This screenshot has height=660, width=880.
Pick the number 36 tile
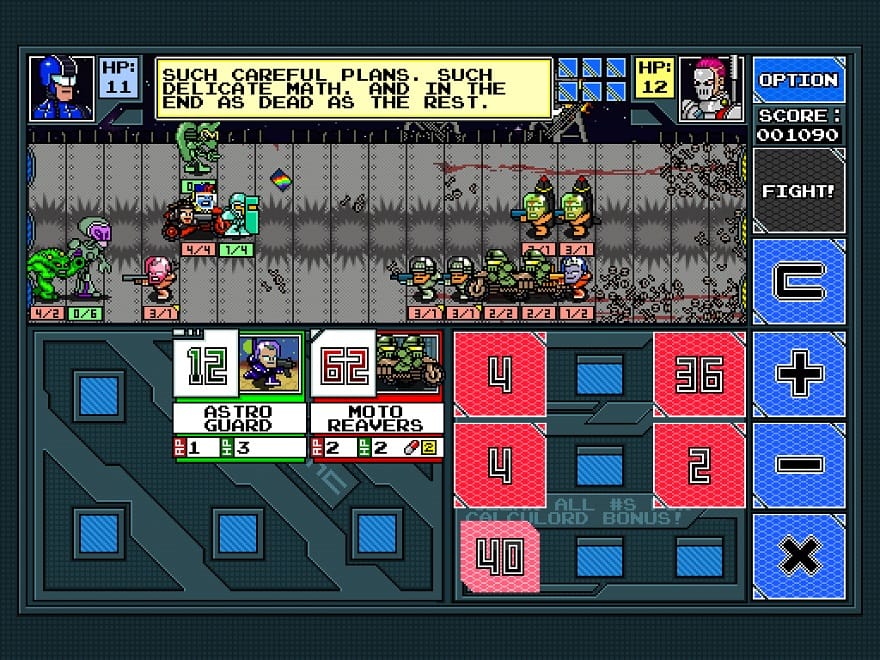tap(700, 374)
